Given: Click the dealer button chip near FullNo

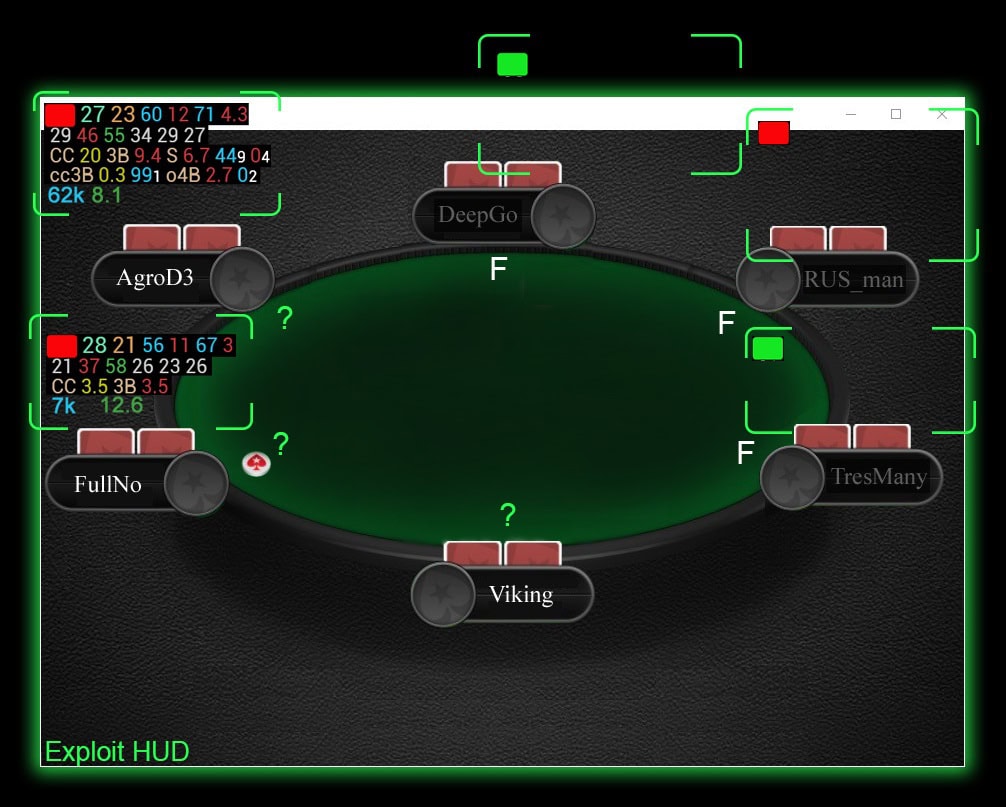Looking at the screenshot, I should tap(256, 463).
